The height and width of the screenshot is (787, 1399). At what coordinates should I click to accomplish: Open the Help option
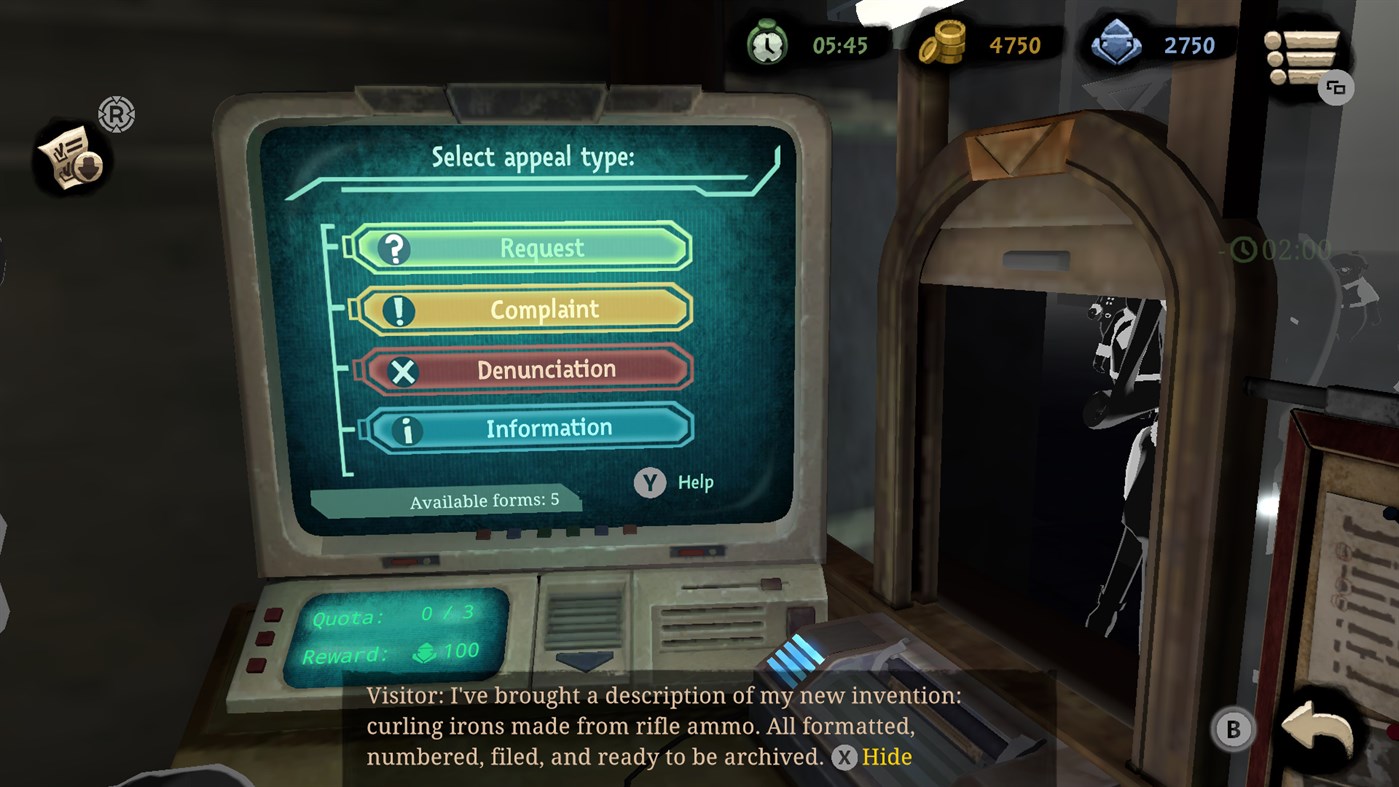click(676, 483)
